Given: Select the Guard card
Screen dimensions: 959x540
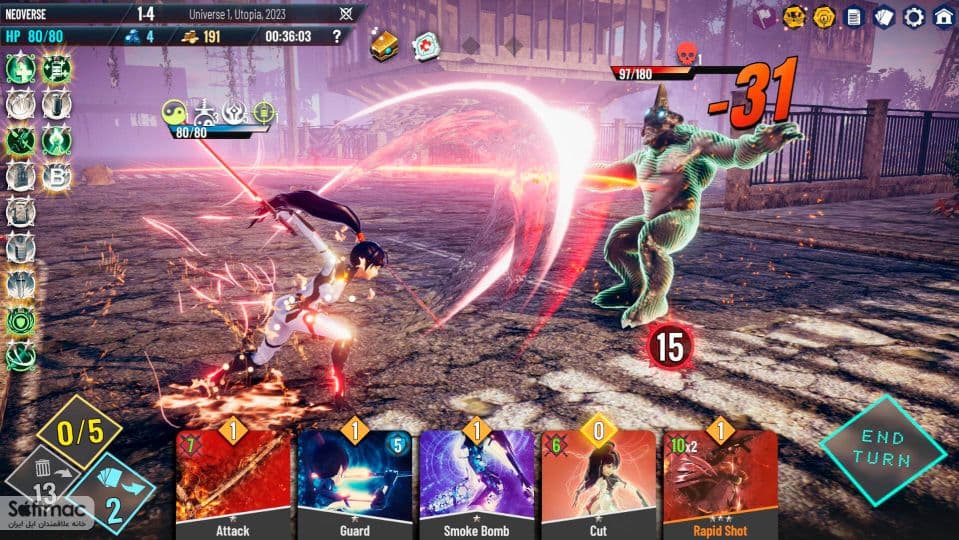Looking at the screenshot, I should (x=355, y=480).
